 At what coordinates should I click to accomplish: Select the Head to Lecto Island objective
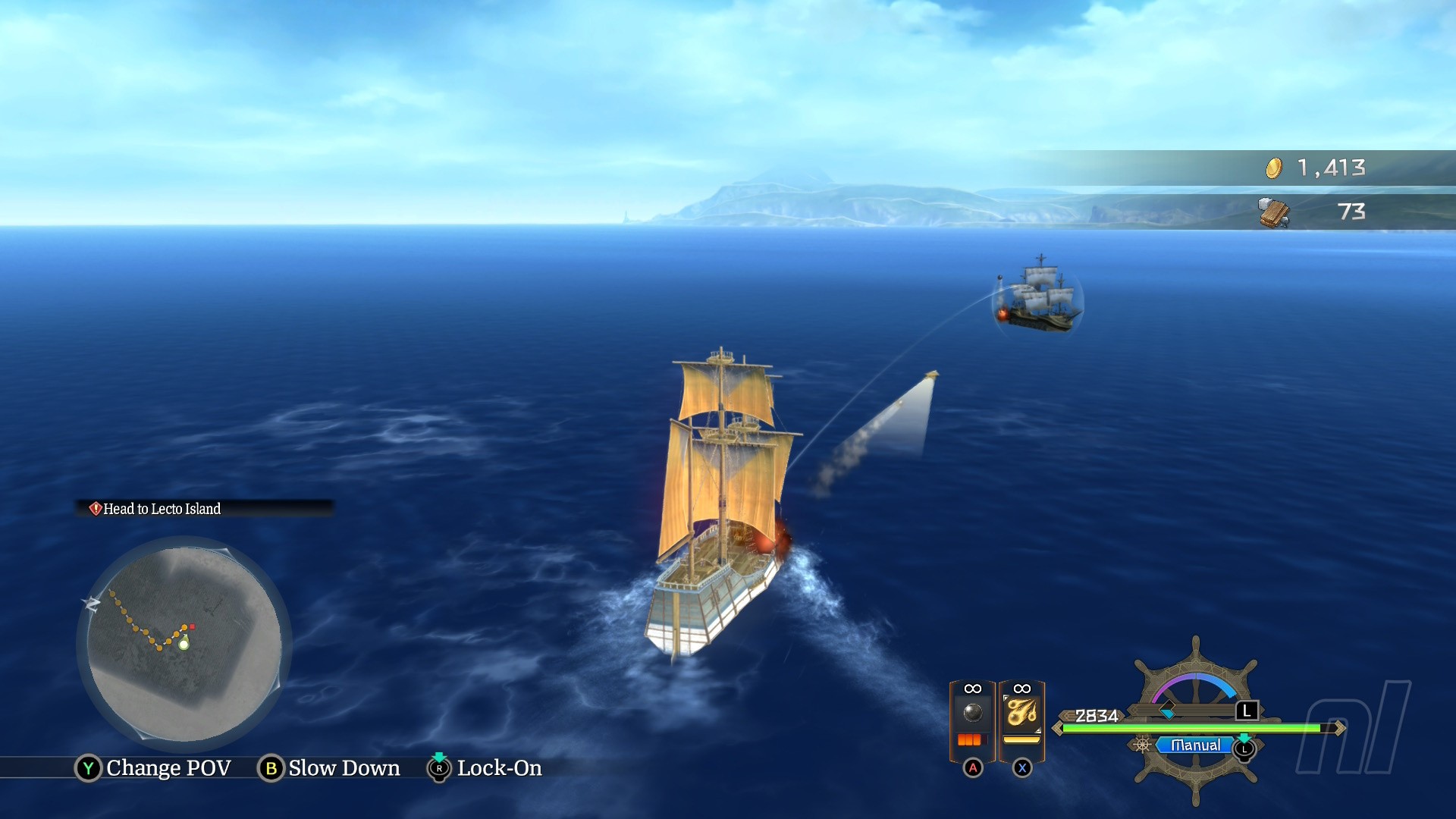161,509
